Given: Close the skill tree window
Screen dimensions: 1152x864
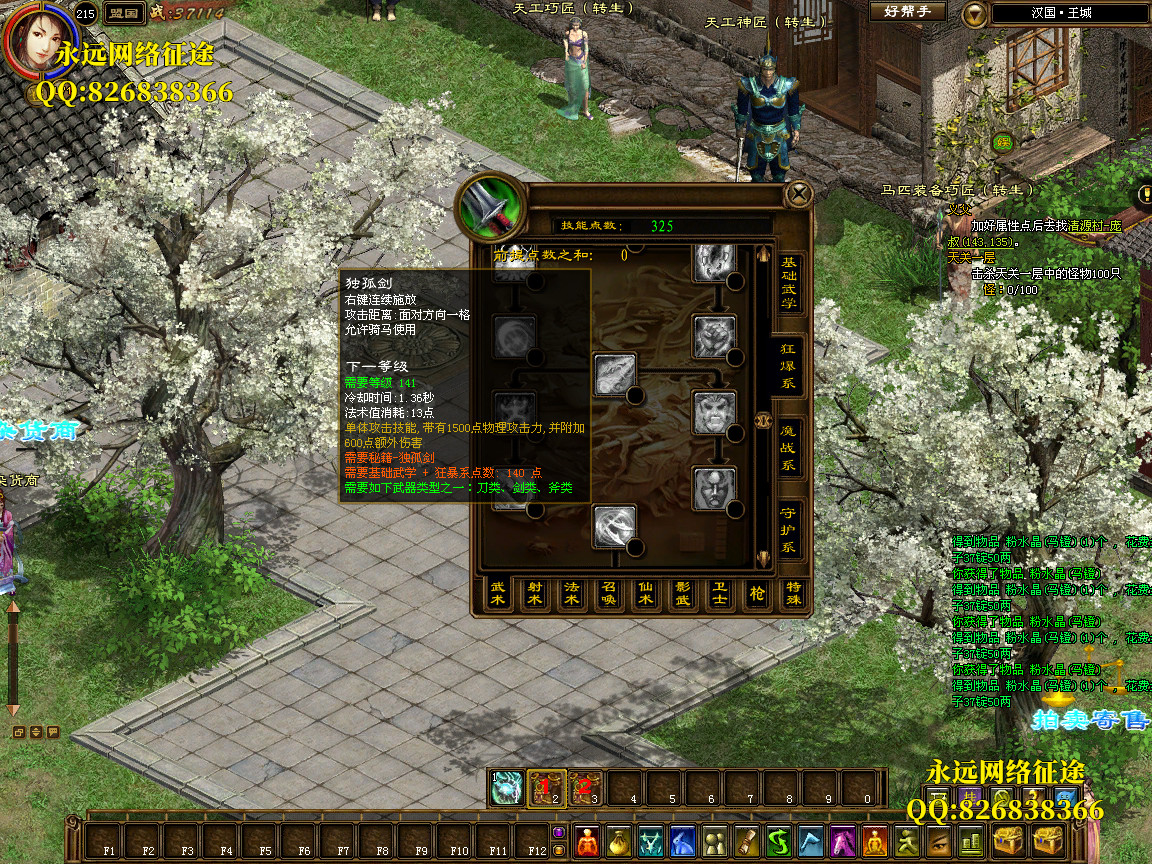Looking at the screenshot, I should 798,194.
